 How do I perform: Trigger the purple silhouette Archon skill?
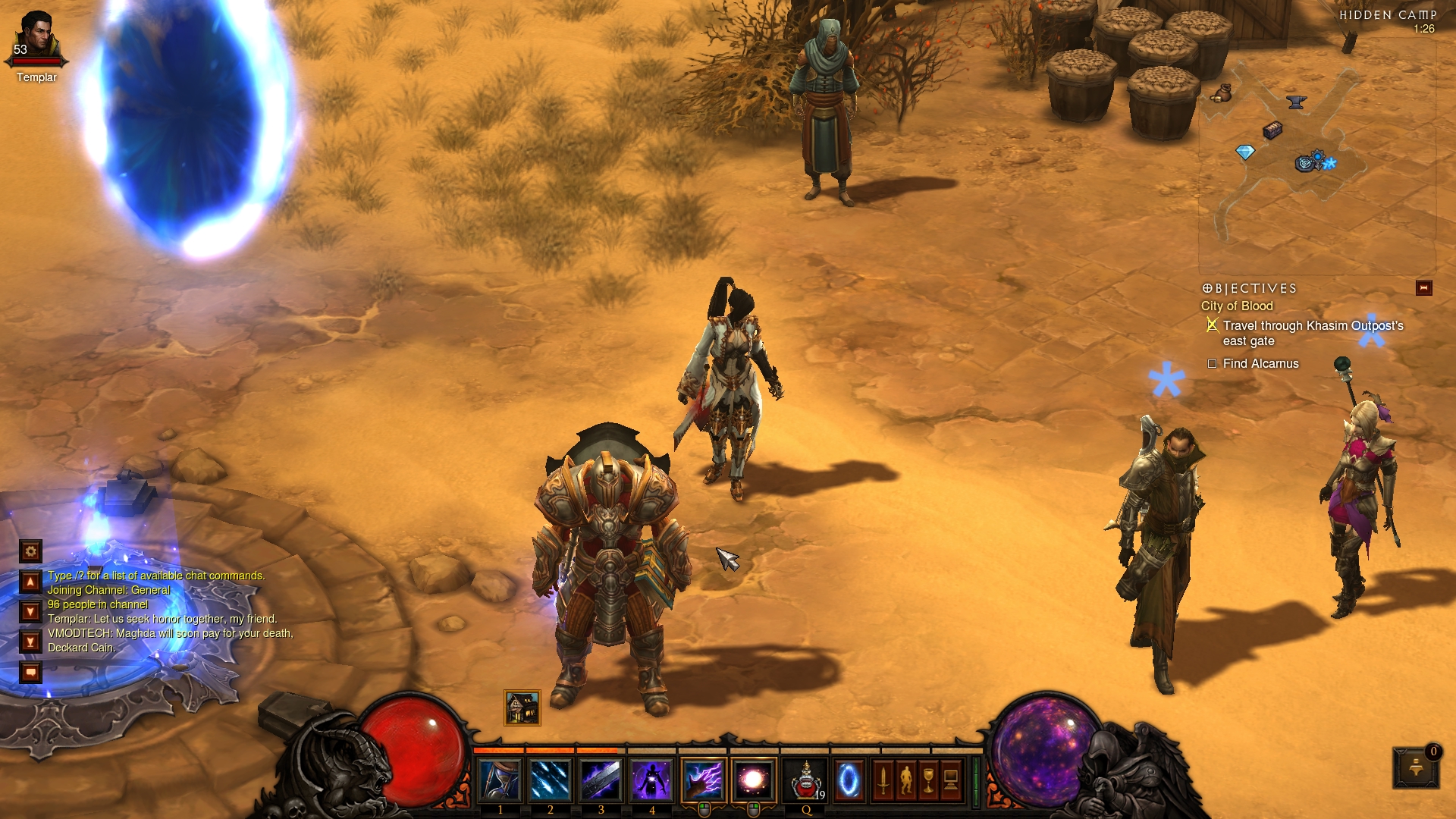pyautogui.click(x=652, y=780)
